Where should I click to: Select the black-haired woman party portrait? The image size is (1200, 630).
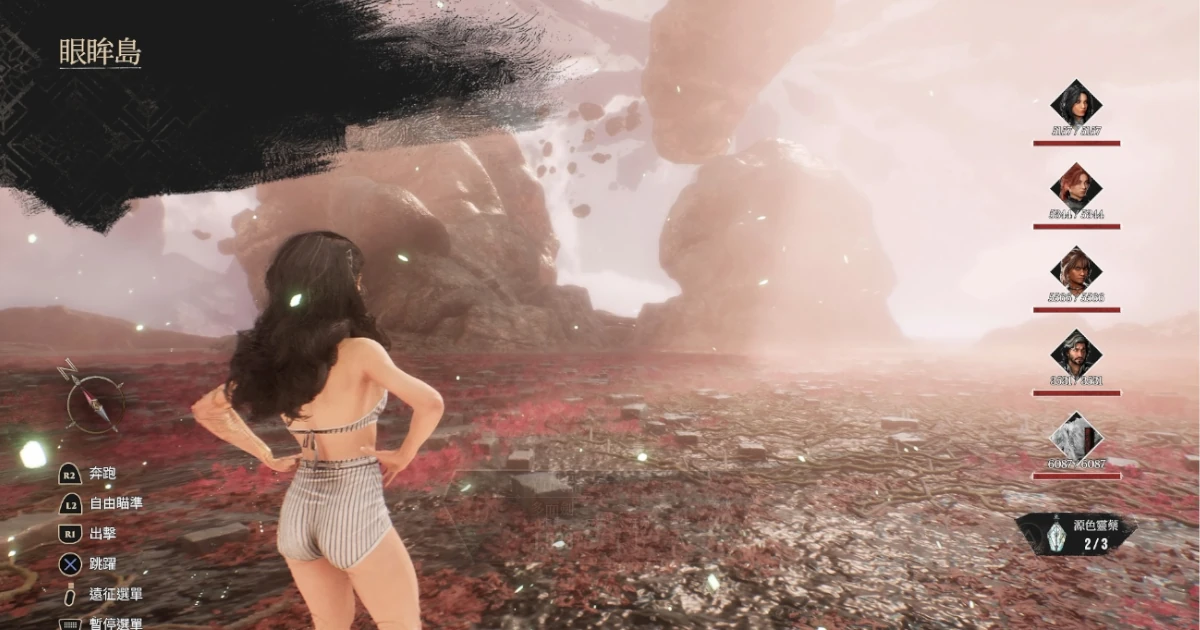coord(1076,104)
